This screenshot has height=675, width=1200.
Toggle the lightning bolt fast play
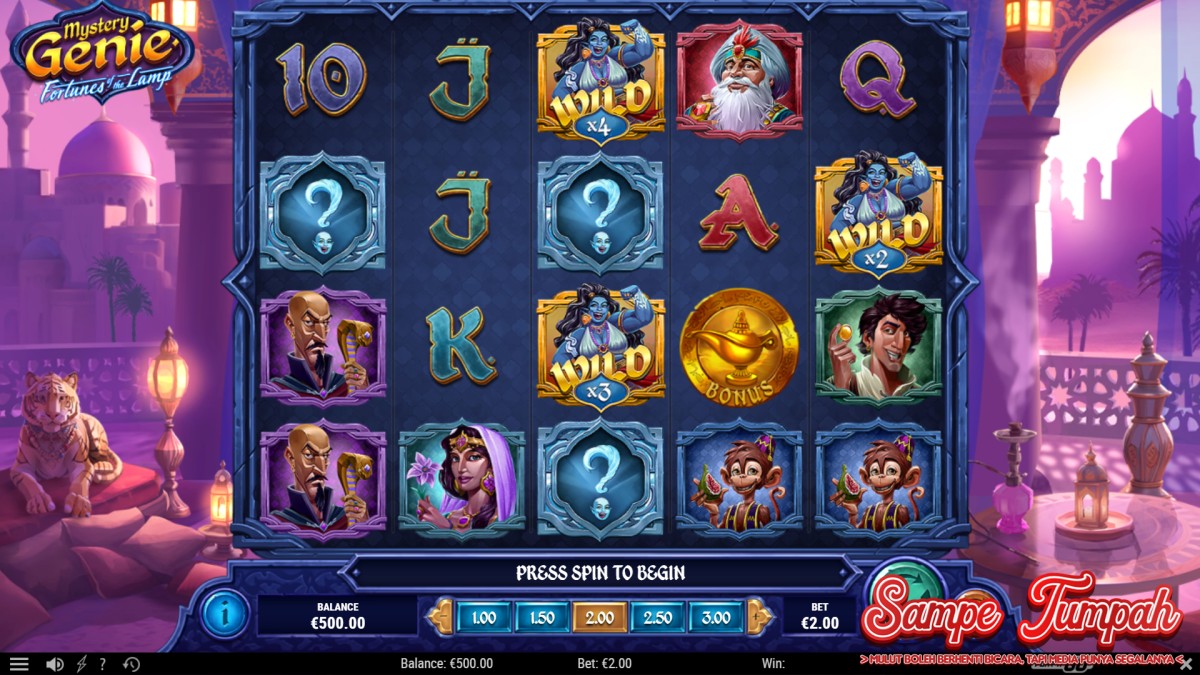click(x=81, y=664)
